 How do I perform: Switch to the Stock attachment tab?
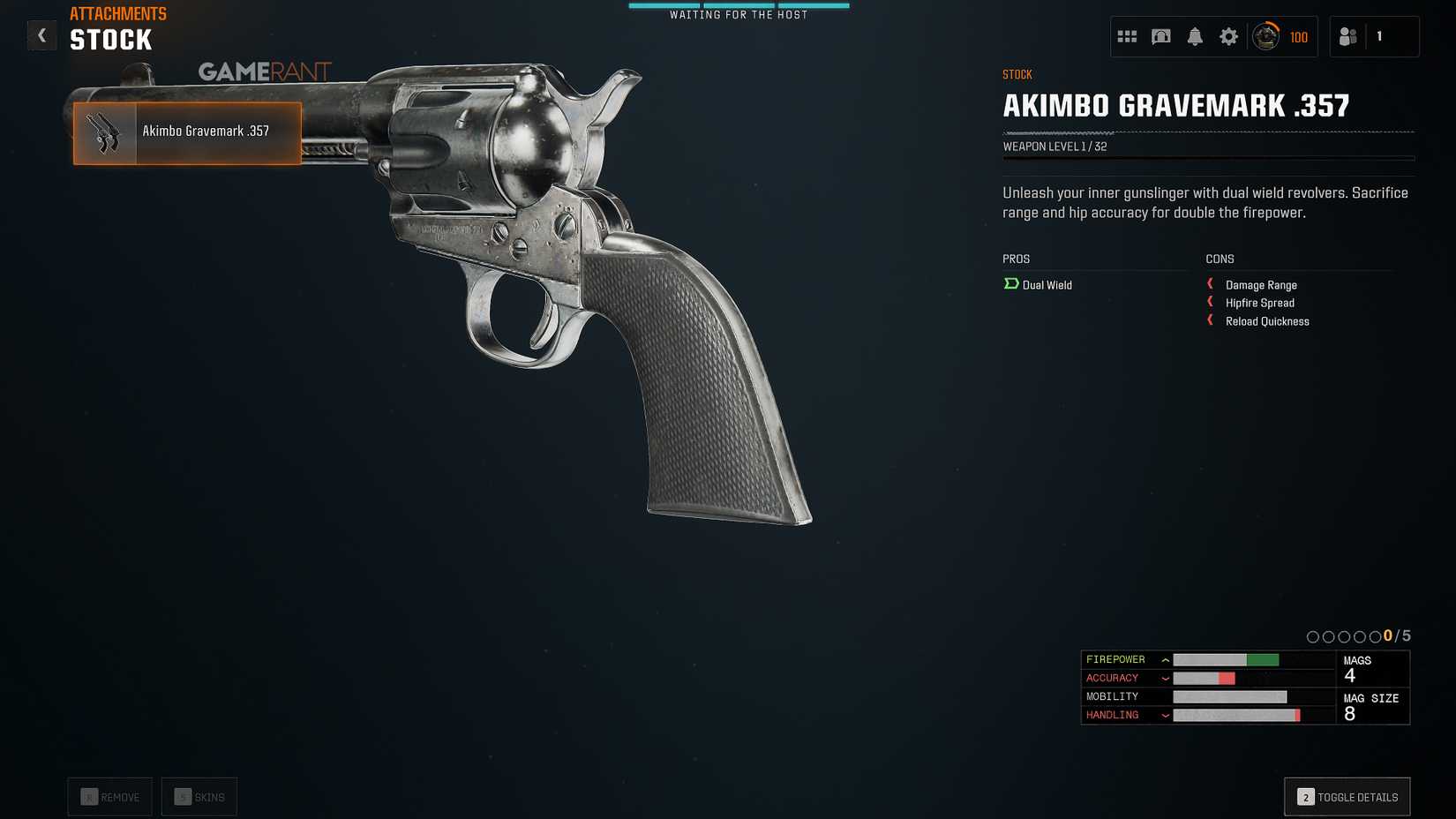pos(110,39)
